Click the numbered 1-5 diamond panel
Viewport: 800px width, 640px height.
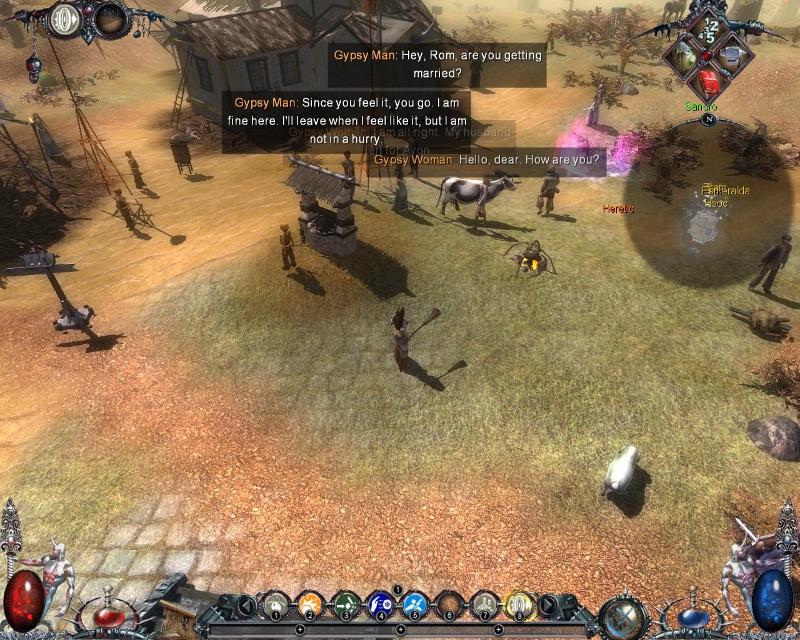point(711,30)
